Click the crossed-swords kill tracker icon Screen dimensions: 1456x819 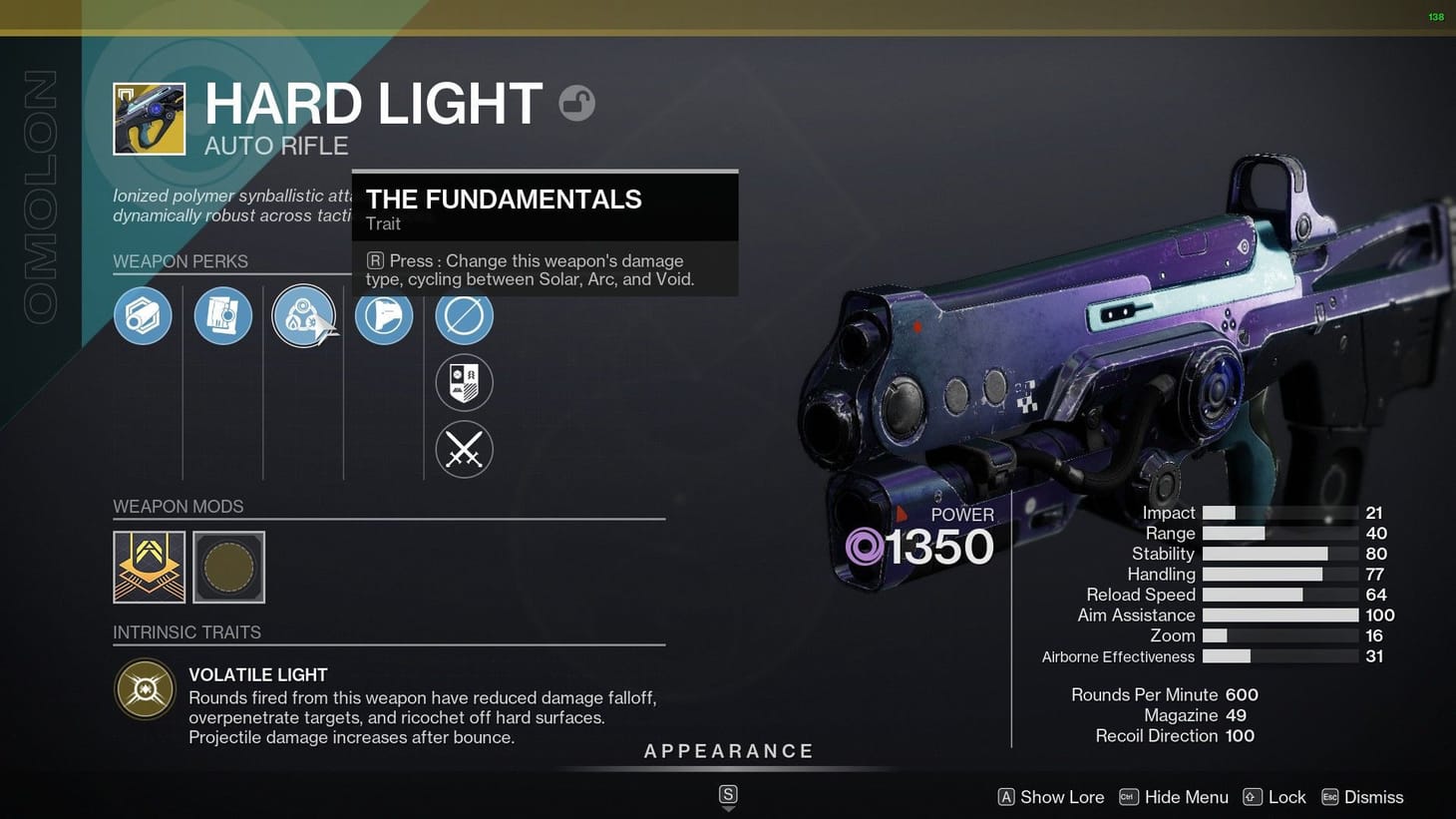pos(464,449)
